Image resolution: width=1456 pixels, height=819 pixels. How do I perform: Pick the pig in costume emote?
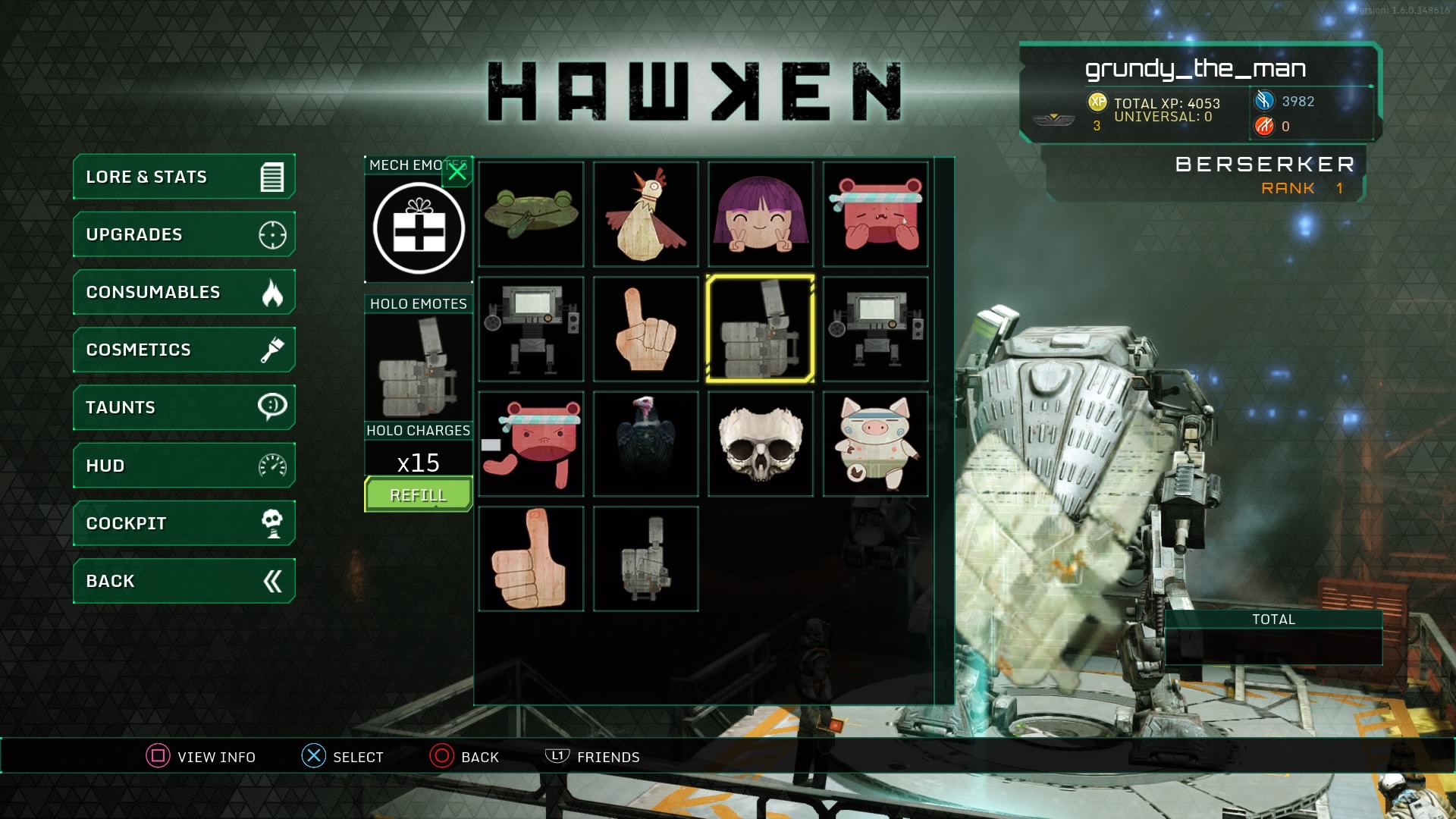[x=875, y=444]
